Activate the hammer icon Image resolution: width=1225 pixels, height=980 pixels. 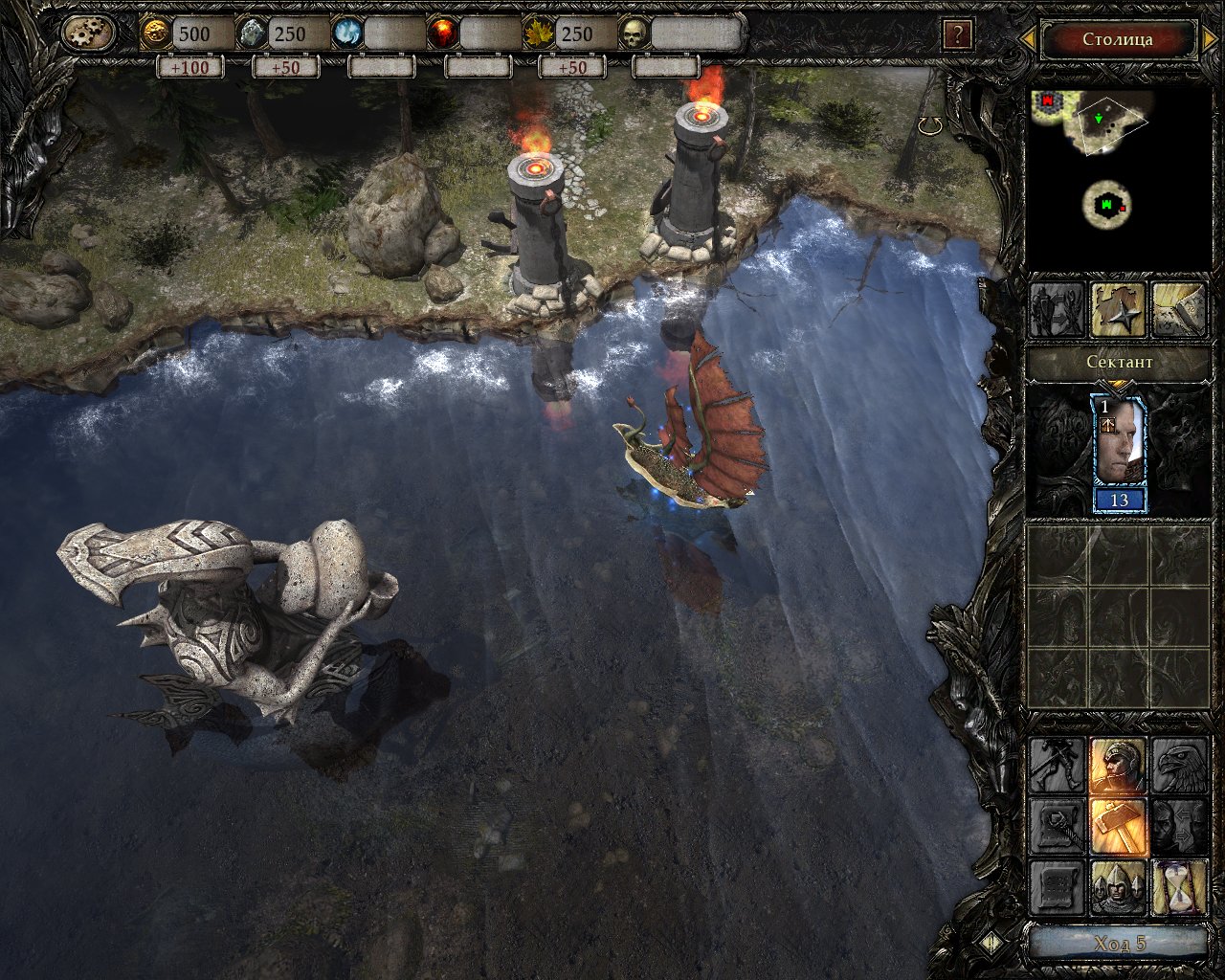coord(1118,826)
